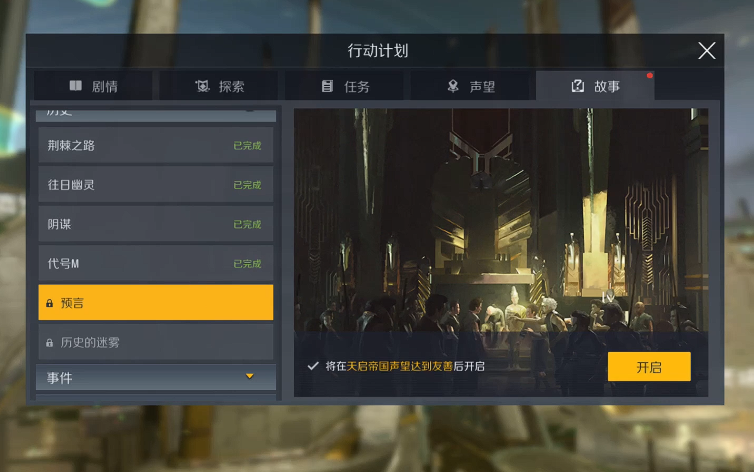
Task: Open the 往日幽灵 story entry
Action: [155, 185]
